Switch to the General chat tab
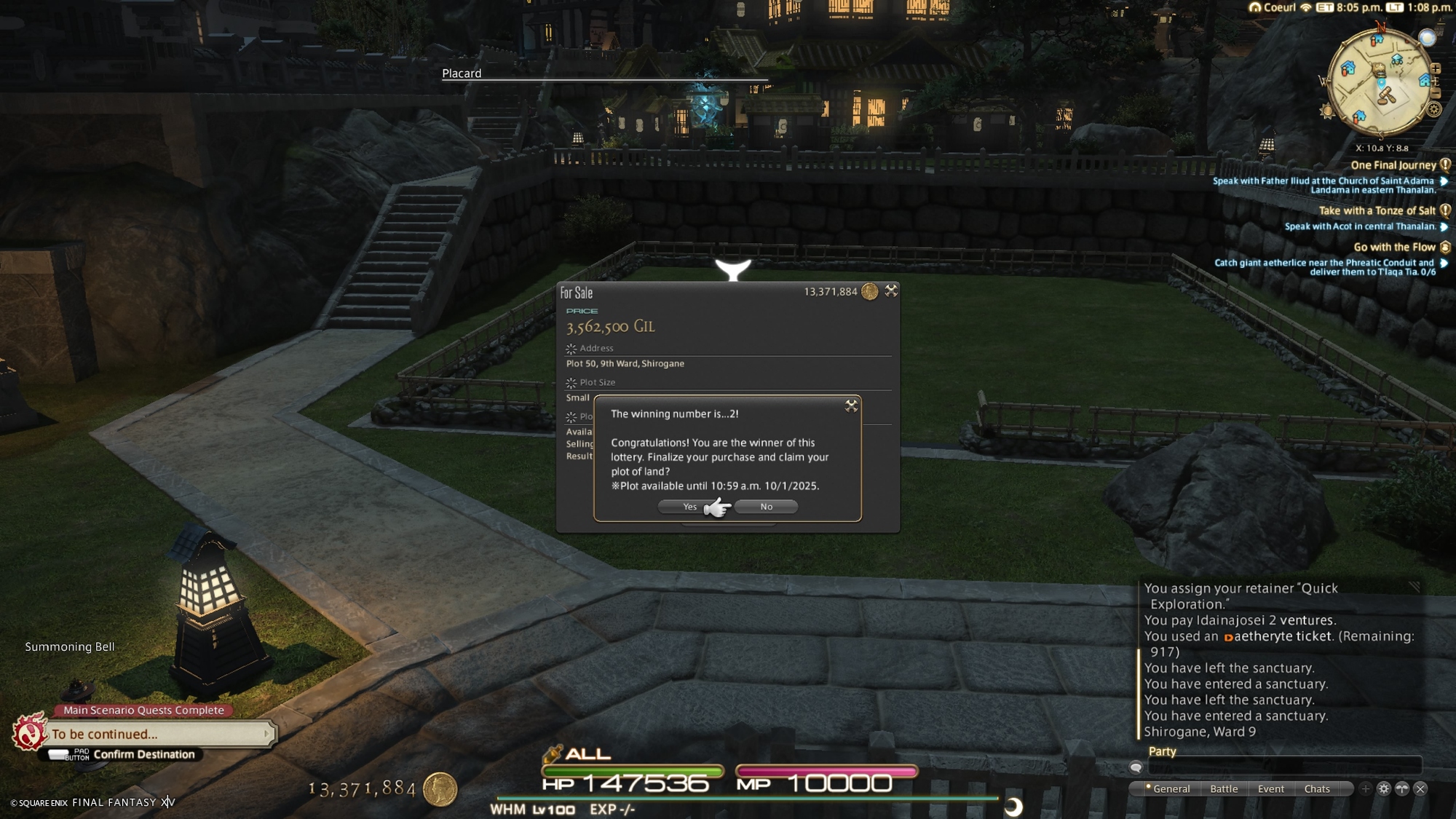The width and height of the screenshot is (1456, 819). point(1171,789)
